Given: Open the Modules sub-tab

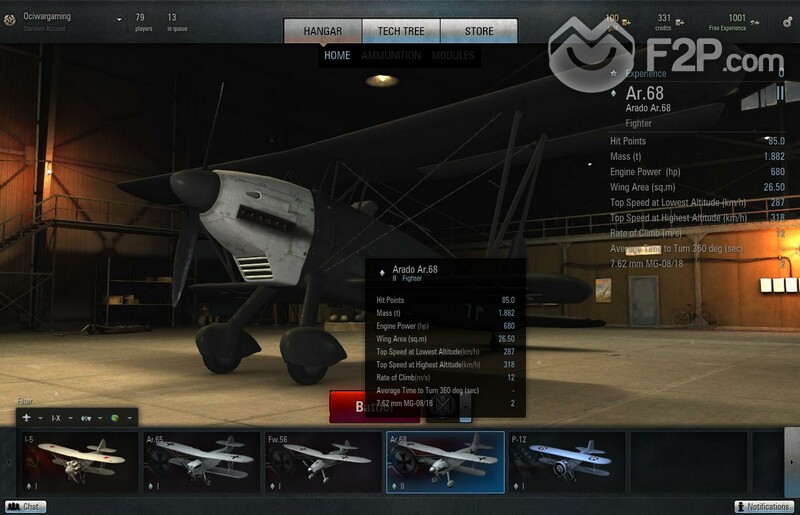Looking at the screenshot, I should pos(453,56).
